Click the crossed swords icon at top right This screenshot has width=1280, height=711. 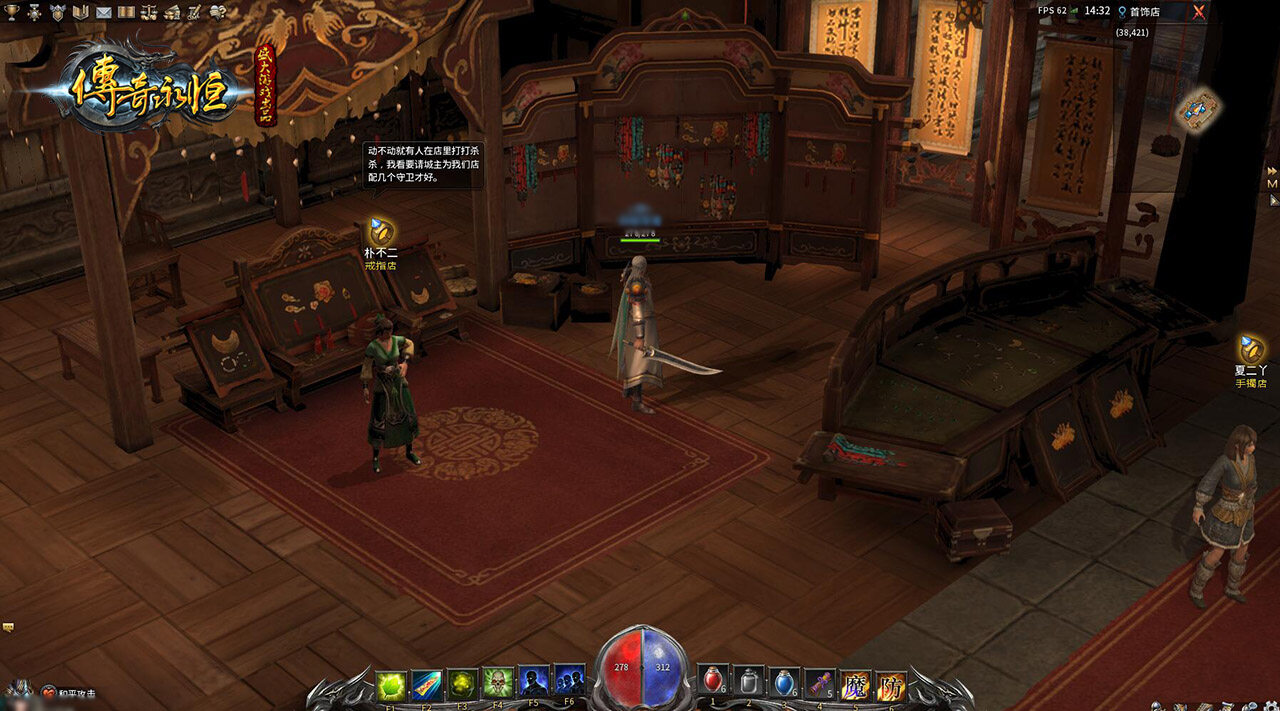(x=1198, y=12)
